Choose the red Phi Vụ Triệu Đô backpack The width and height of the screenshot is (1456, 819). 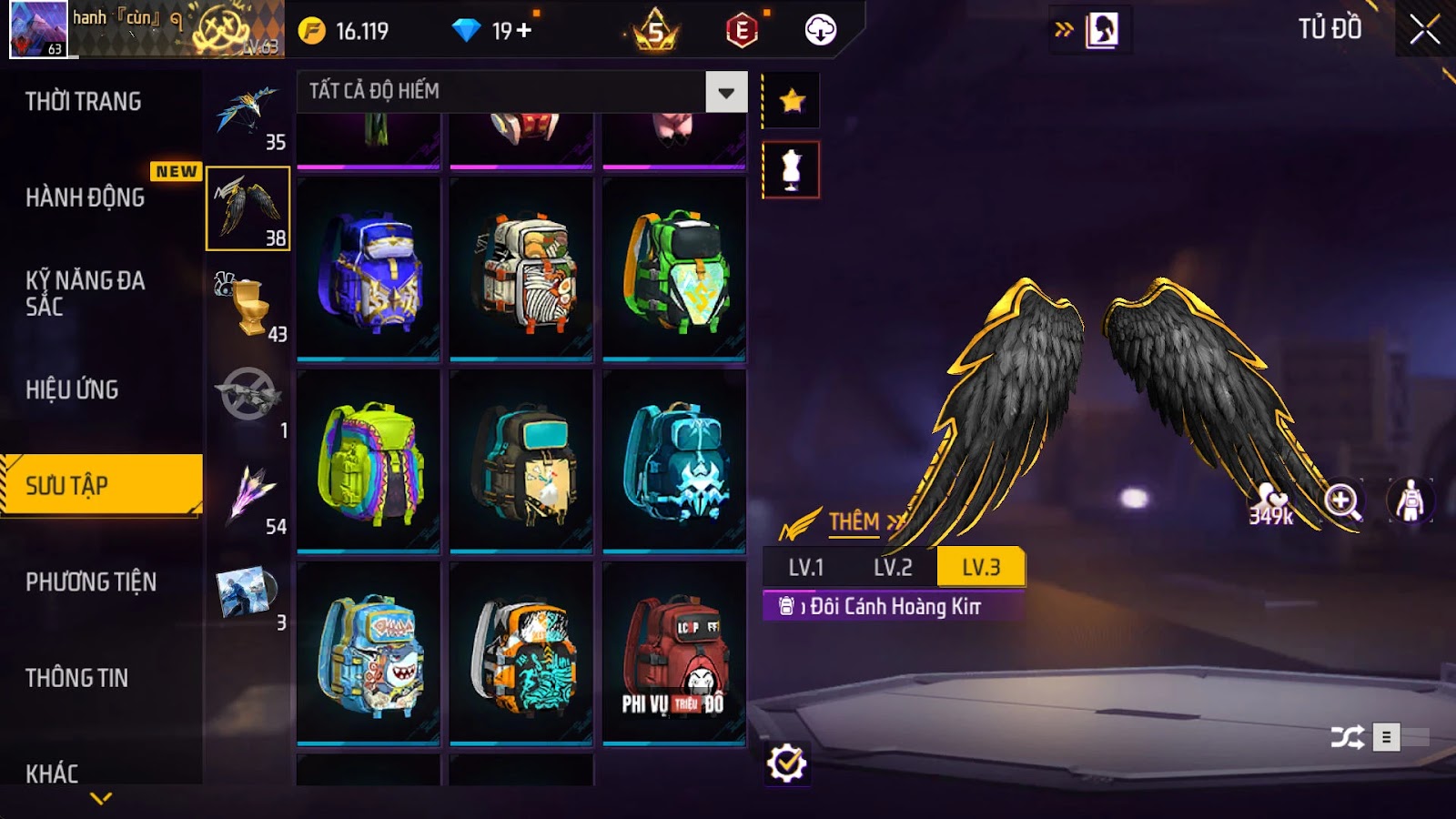click(674, 653)
